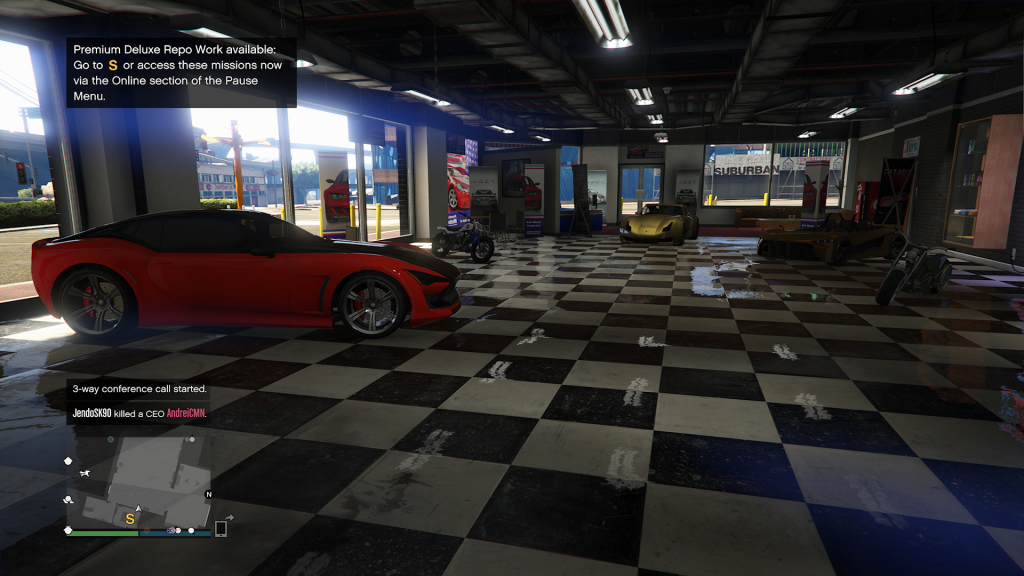Click the plane blip on the minimap
The image size is (1024, 576).
pos(88,472)
